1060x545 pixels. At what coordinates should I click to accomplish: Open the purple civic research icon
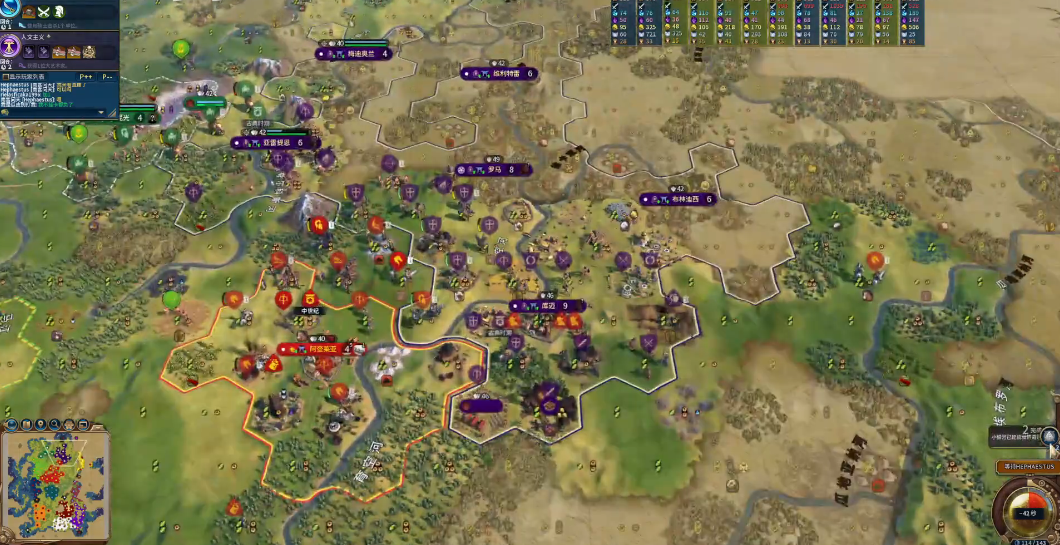coord(11,45)
